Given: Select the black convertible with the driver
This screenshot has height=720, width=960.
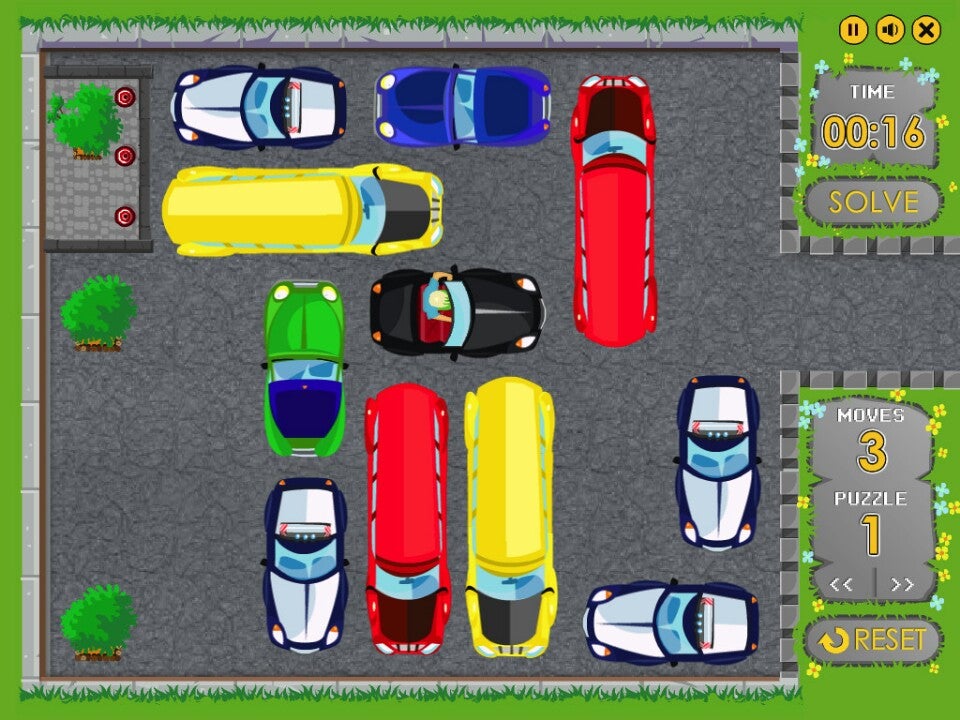Looking at the screenshot, I should pos(457,312).
